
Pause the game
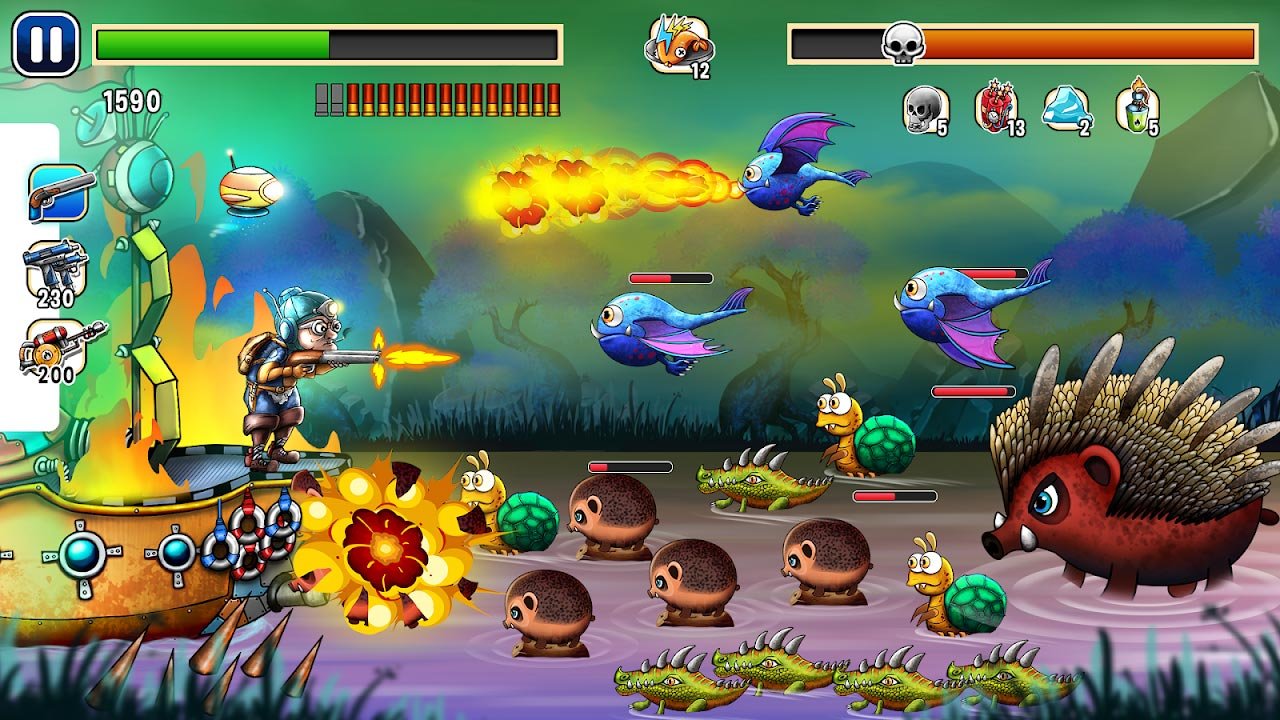tap(46, 44)
